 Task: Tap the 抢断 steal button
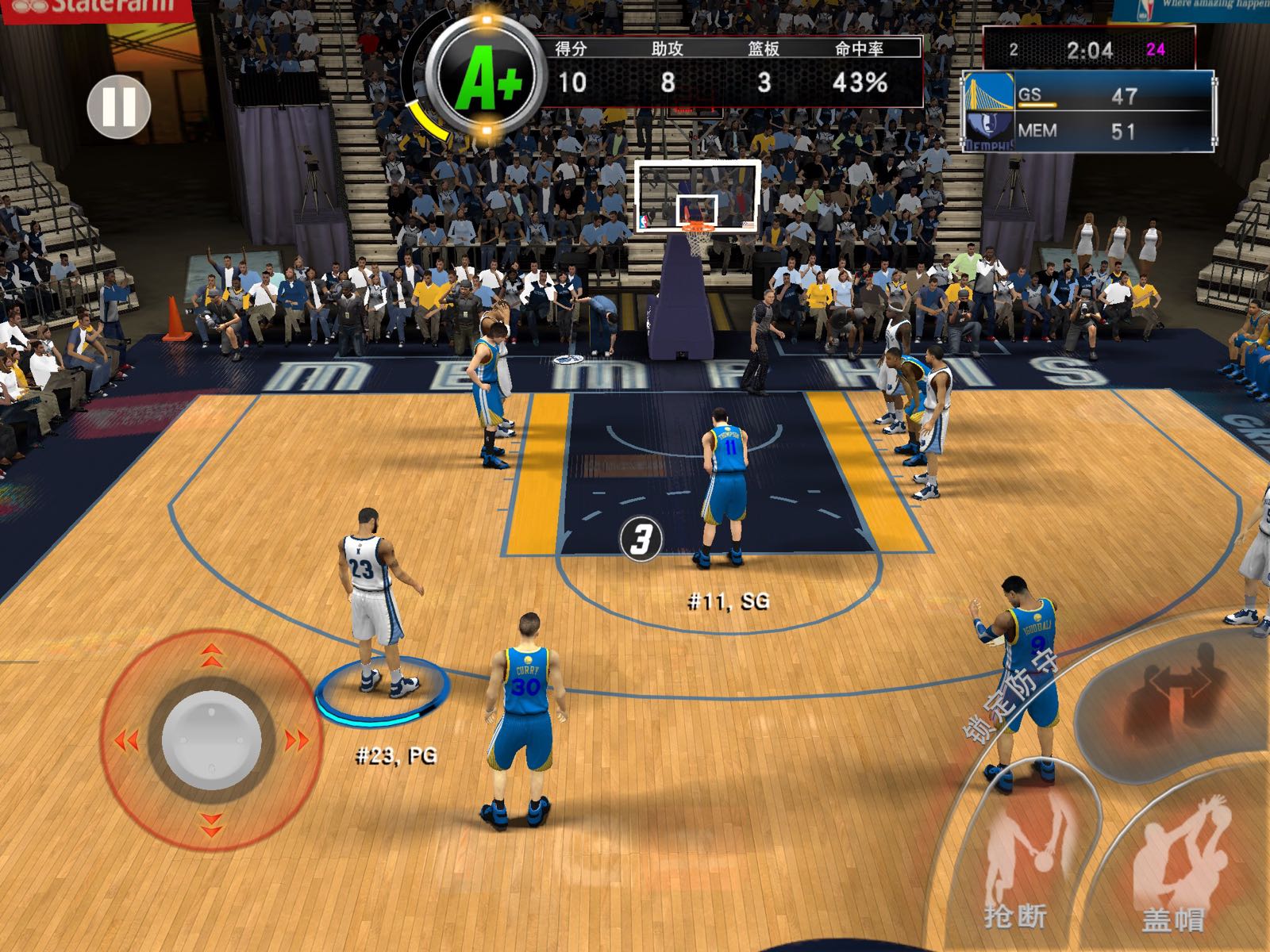coord(1018,865)
